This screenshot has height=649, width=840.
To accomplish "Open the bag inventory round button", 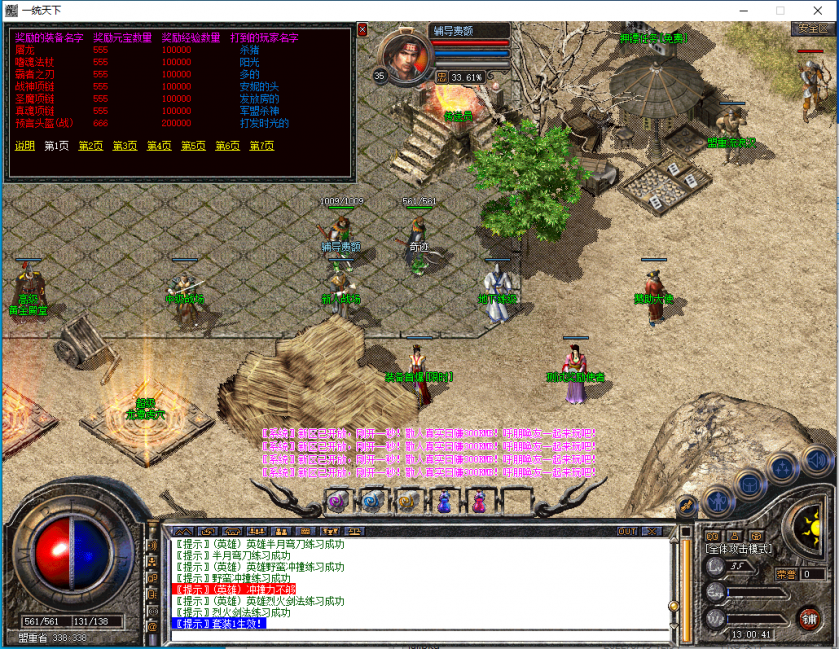I will pyautogui.click(x=751, y=484).
